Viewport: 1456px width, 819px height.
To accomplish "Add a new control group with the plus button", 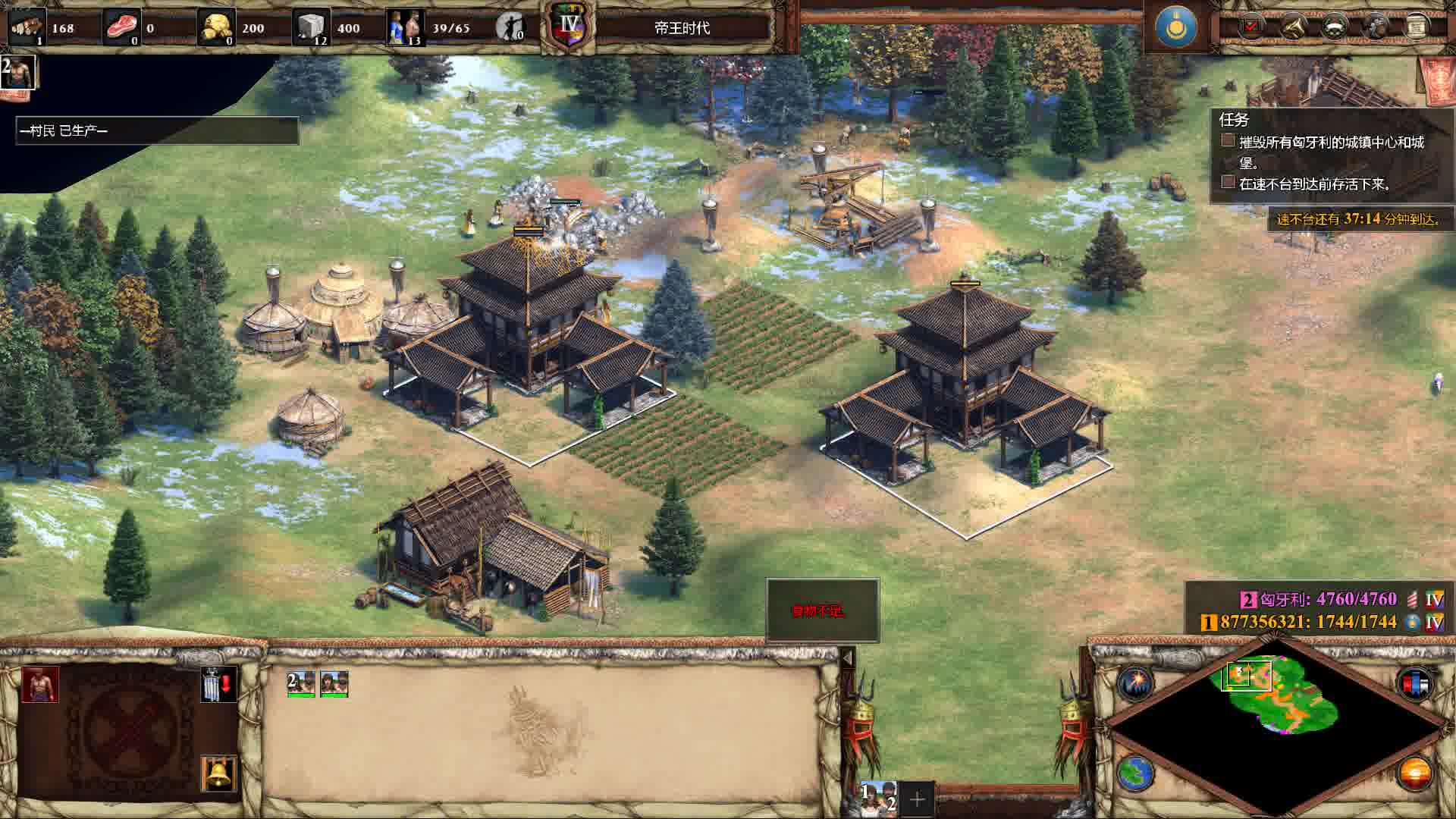I will point(917,799).
